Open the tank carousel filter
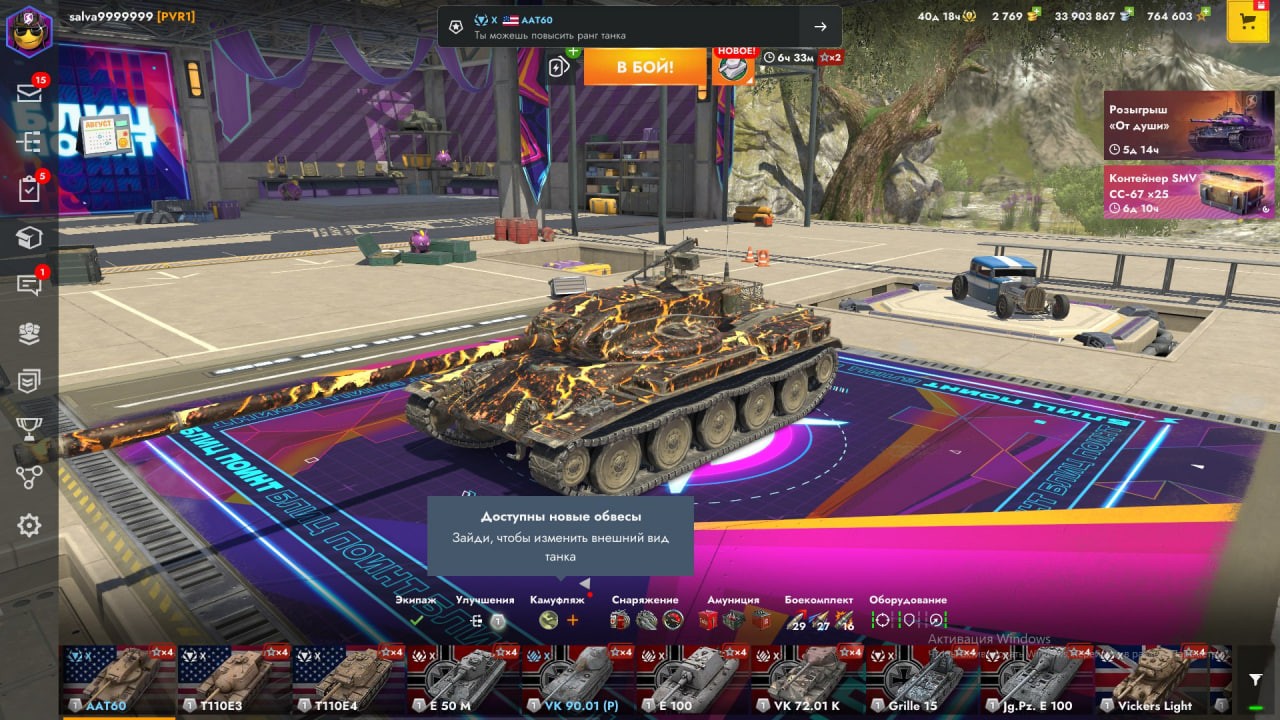 1256,680
